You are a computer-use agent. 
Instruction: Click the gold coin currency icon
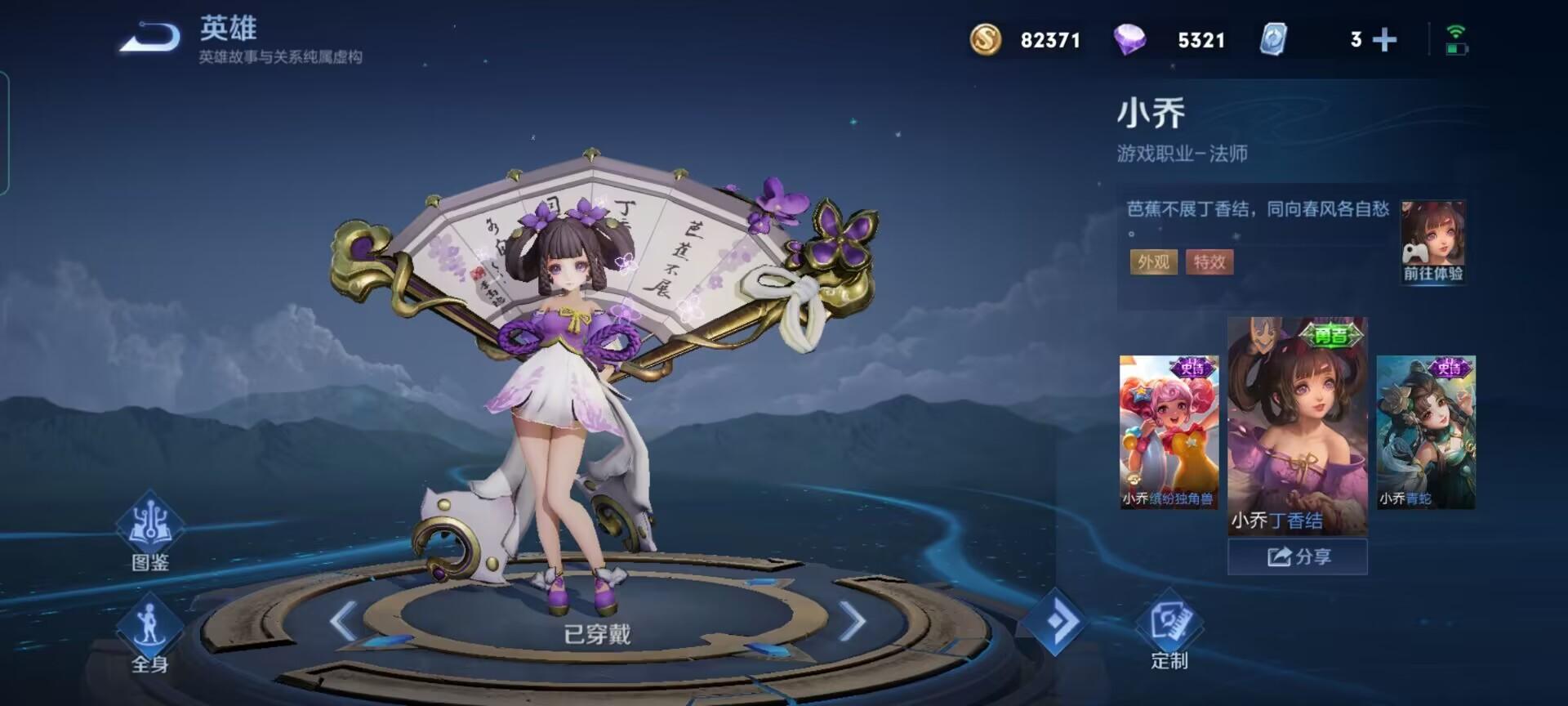click(984, 39)
